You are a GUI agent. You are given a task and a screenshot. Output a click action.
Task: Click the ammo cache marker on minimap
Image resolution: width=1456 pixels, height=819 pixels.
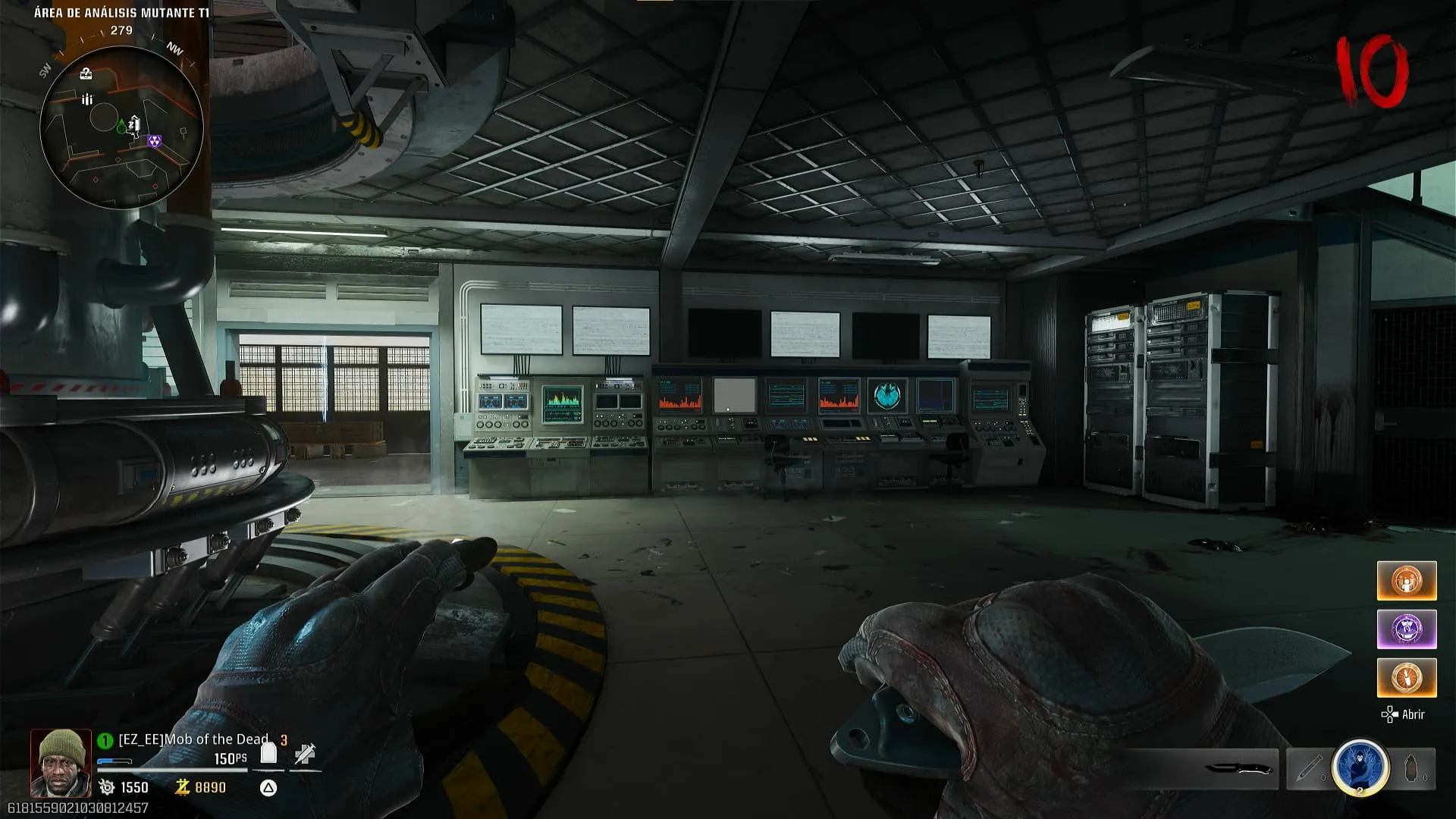click(87, 99)
